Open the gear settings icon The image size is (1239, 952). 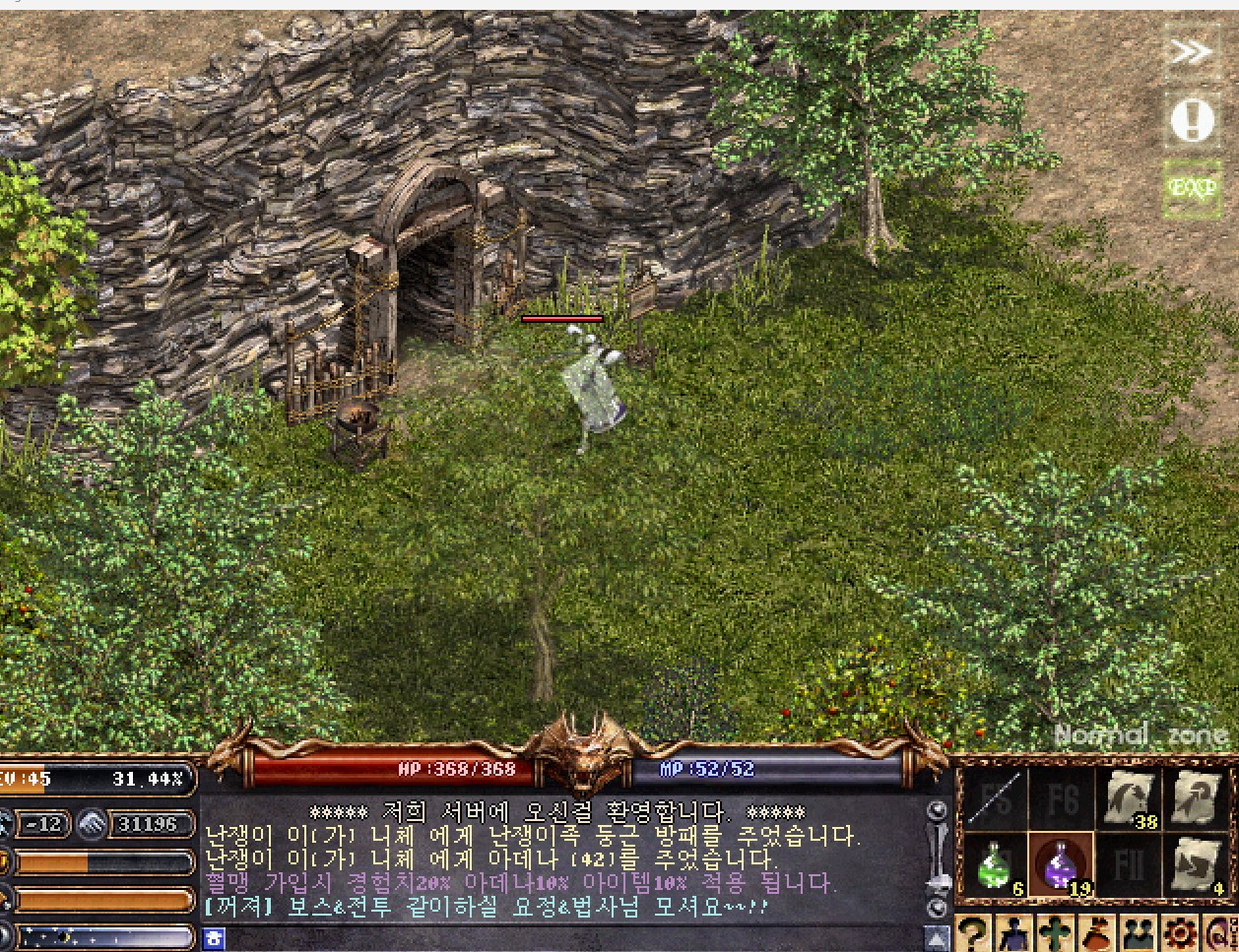[1180, 933]
